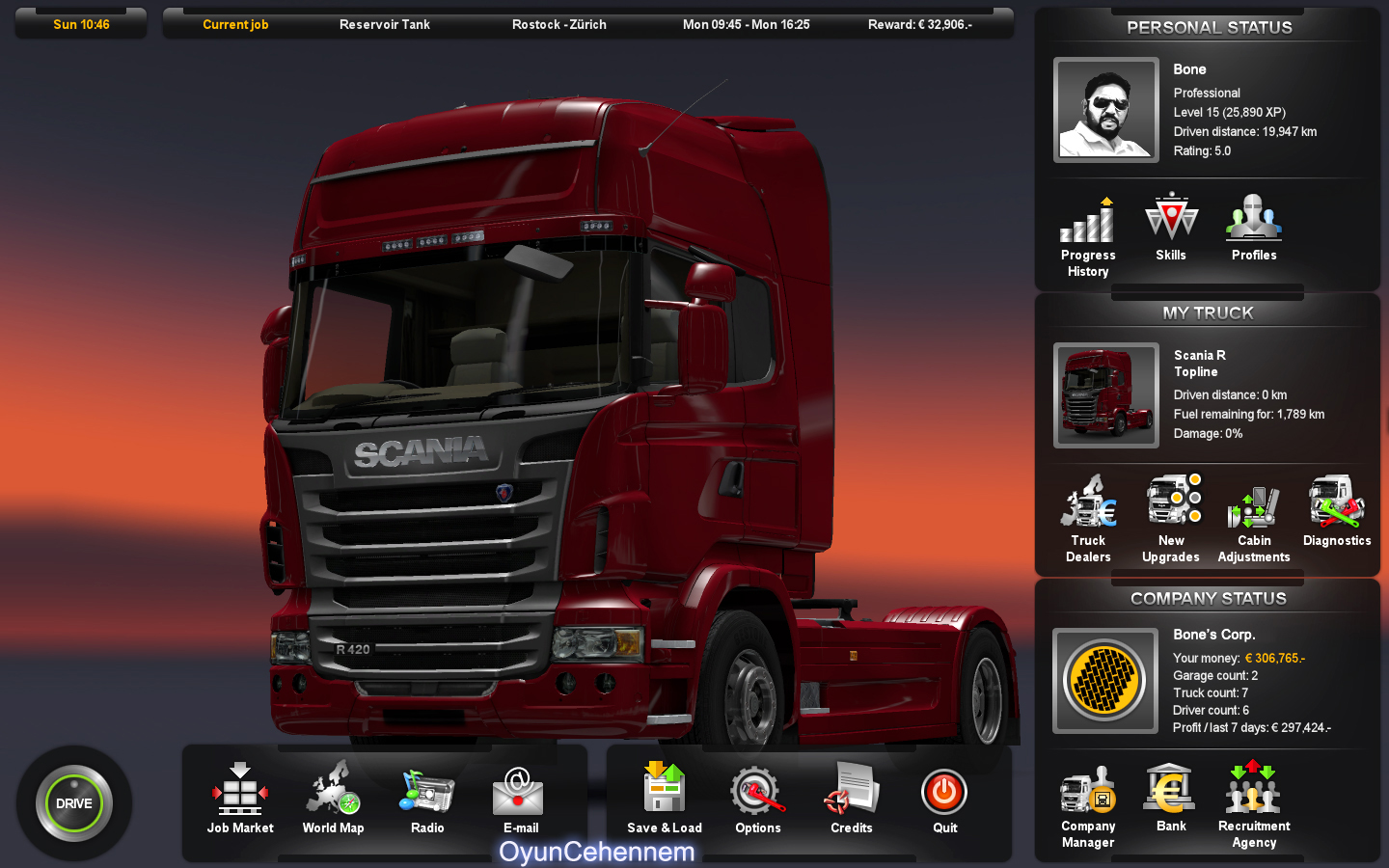Quit the game
The image size is (1389, 868).
(943, 796)
